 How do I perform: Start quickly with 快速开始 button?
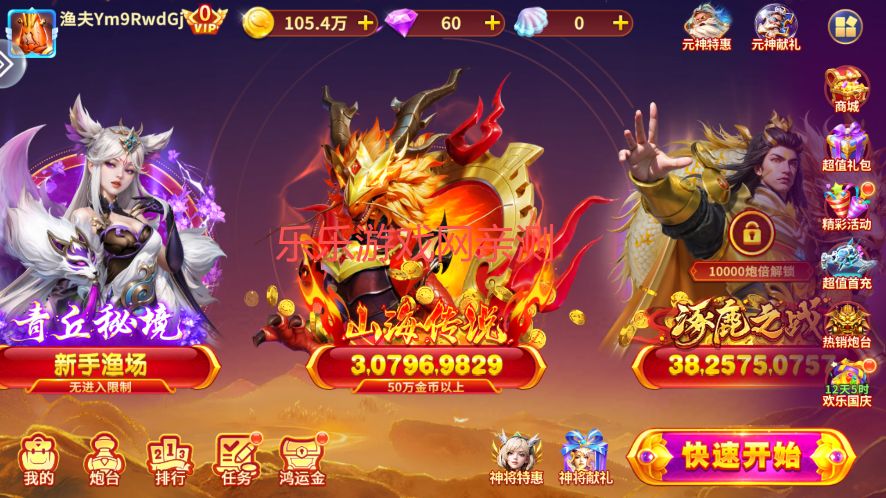click(740, 456)
